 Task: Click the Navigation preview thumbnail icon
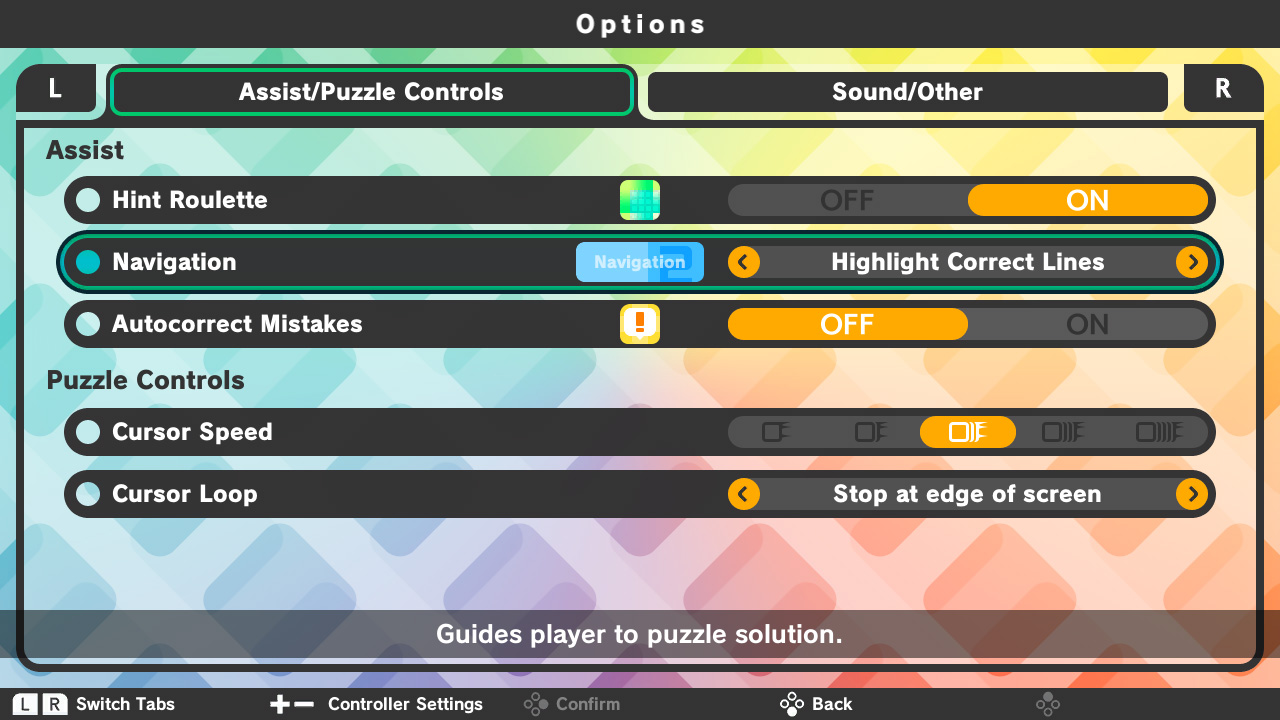(639, 261)
